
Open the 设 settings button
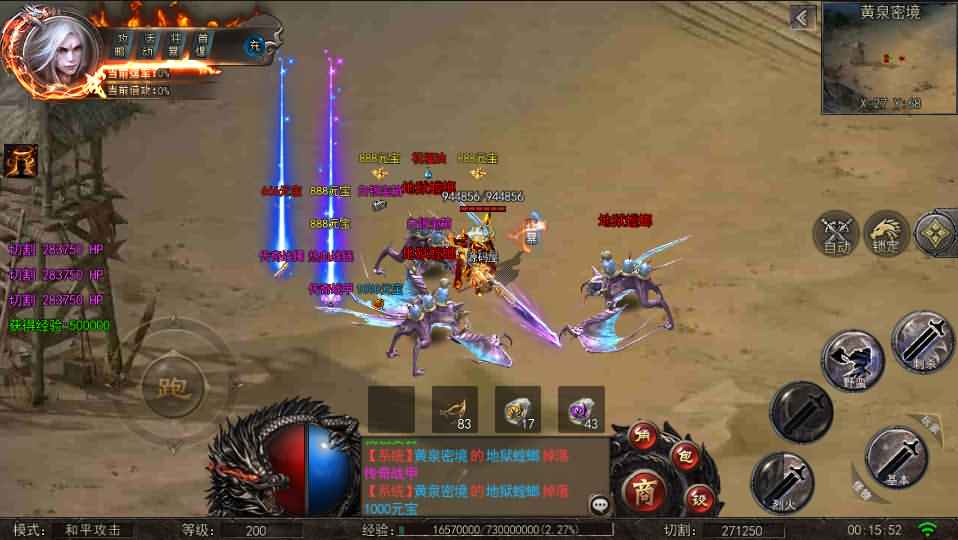(x=700, y=495)
